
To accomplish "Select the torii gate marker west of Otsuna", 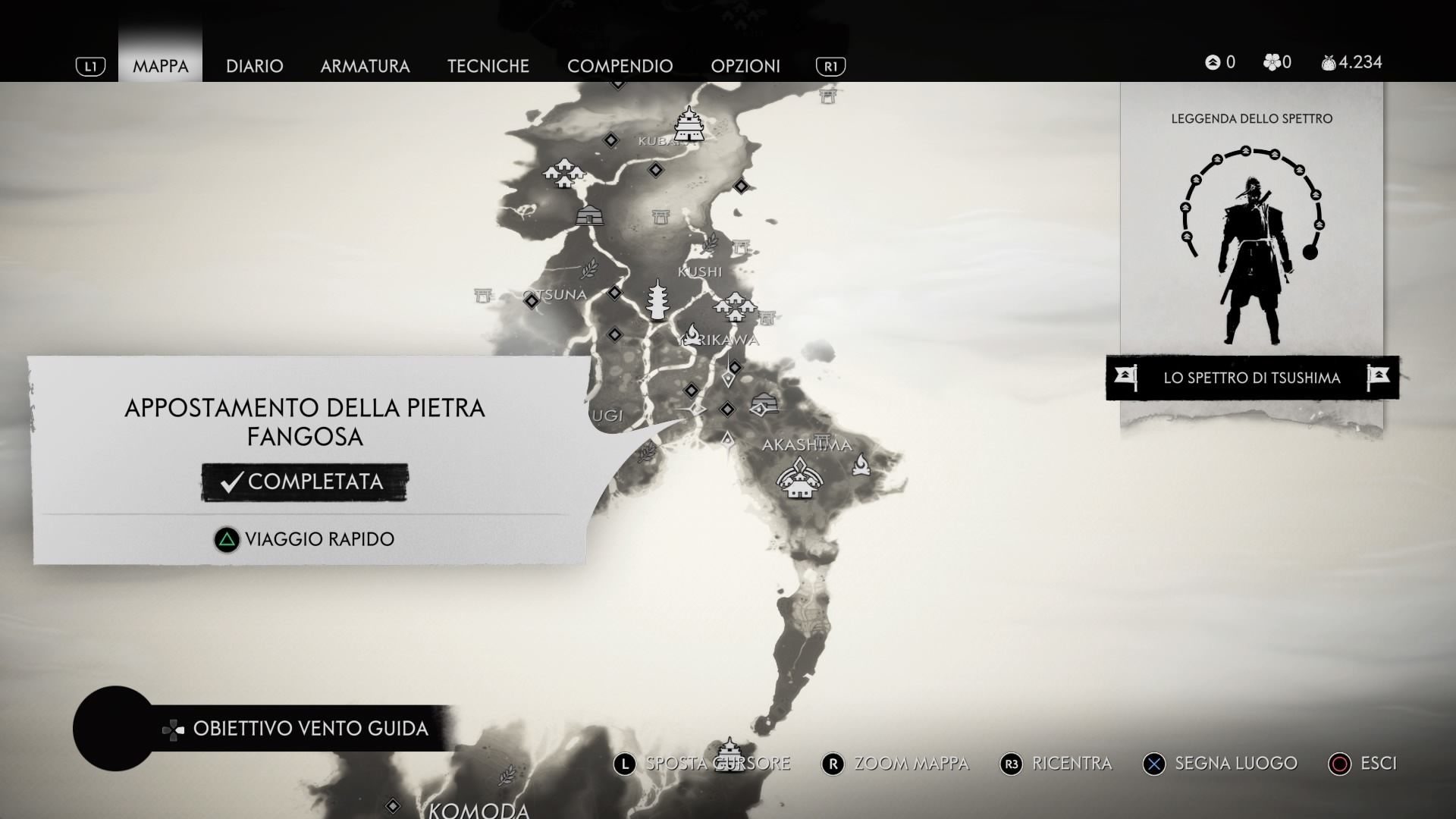I will pyautogui.click(x=483, y=294).
